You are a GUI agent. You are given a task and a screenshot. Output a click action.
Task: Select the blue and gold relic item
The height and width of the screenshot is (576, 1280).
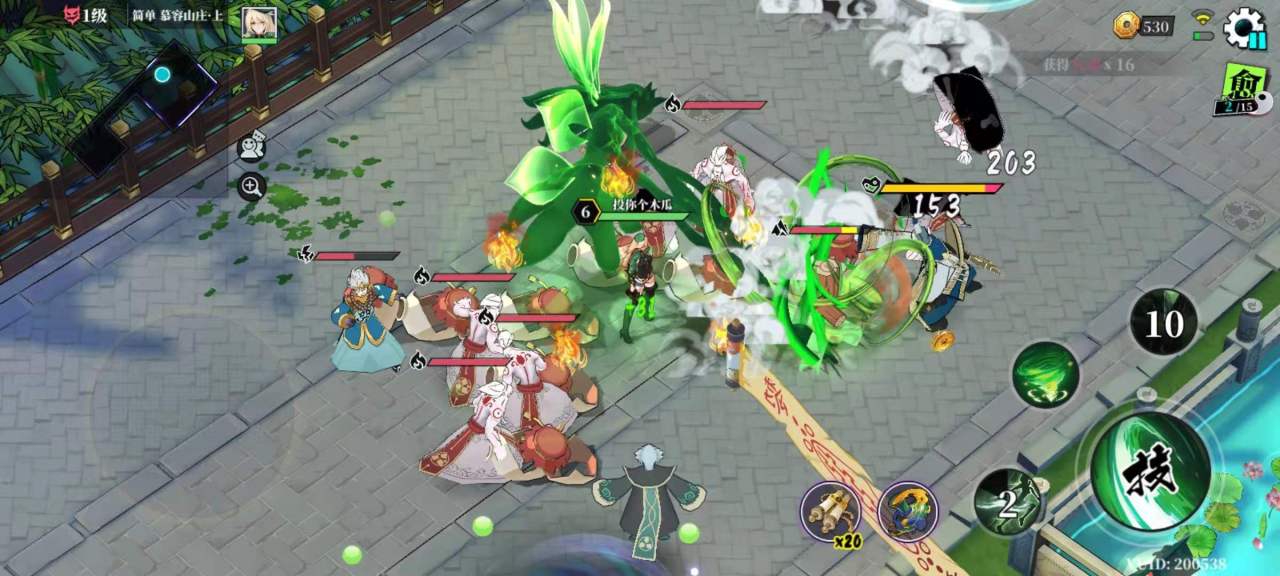click(x=907, y=511)
